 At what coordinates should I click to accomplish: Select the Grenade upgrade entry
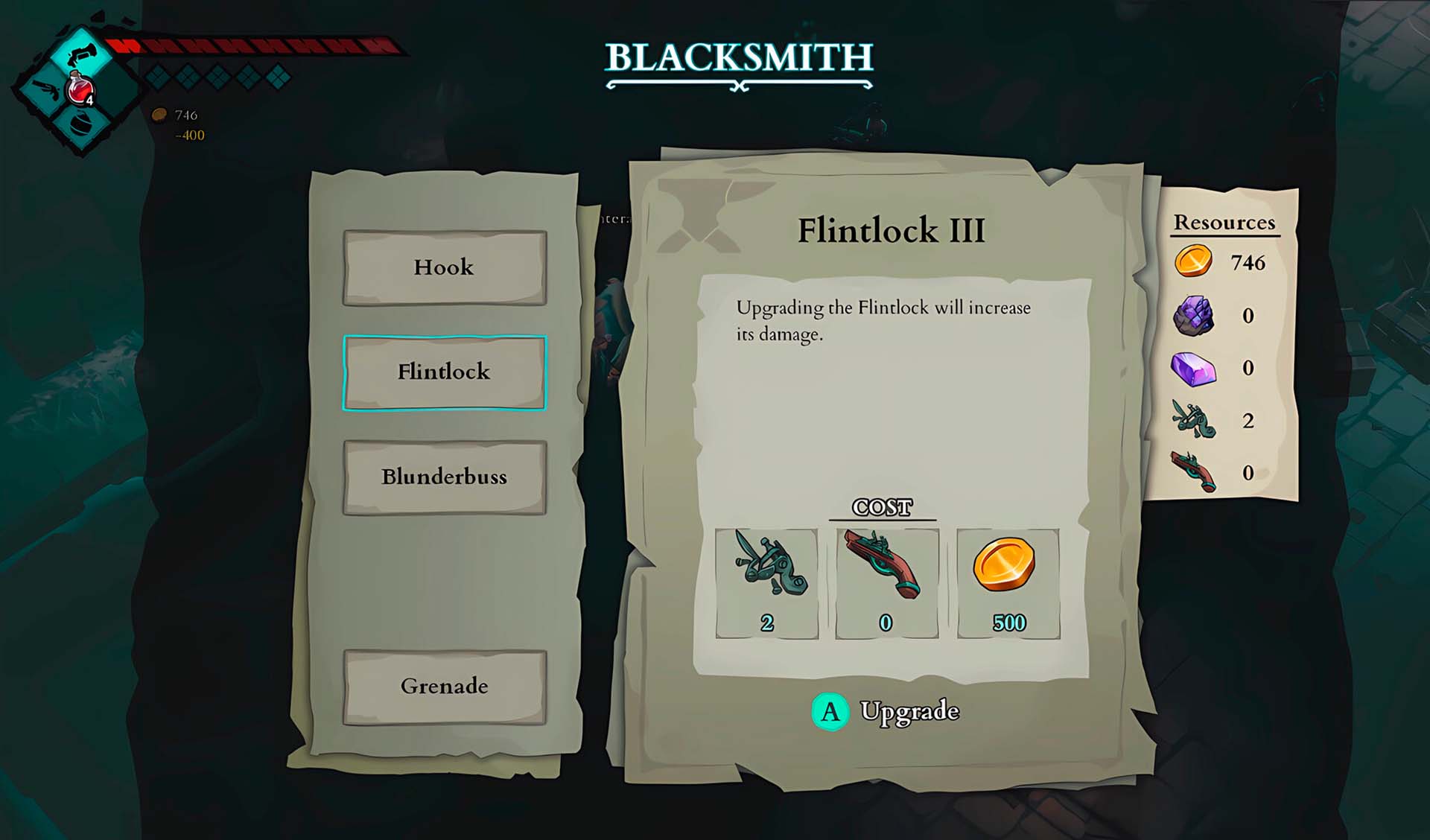(445, 687)
